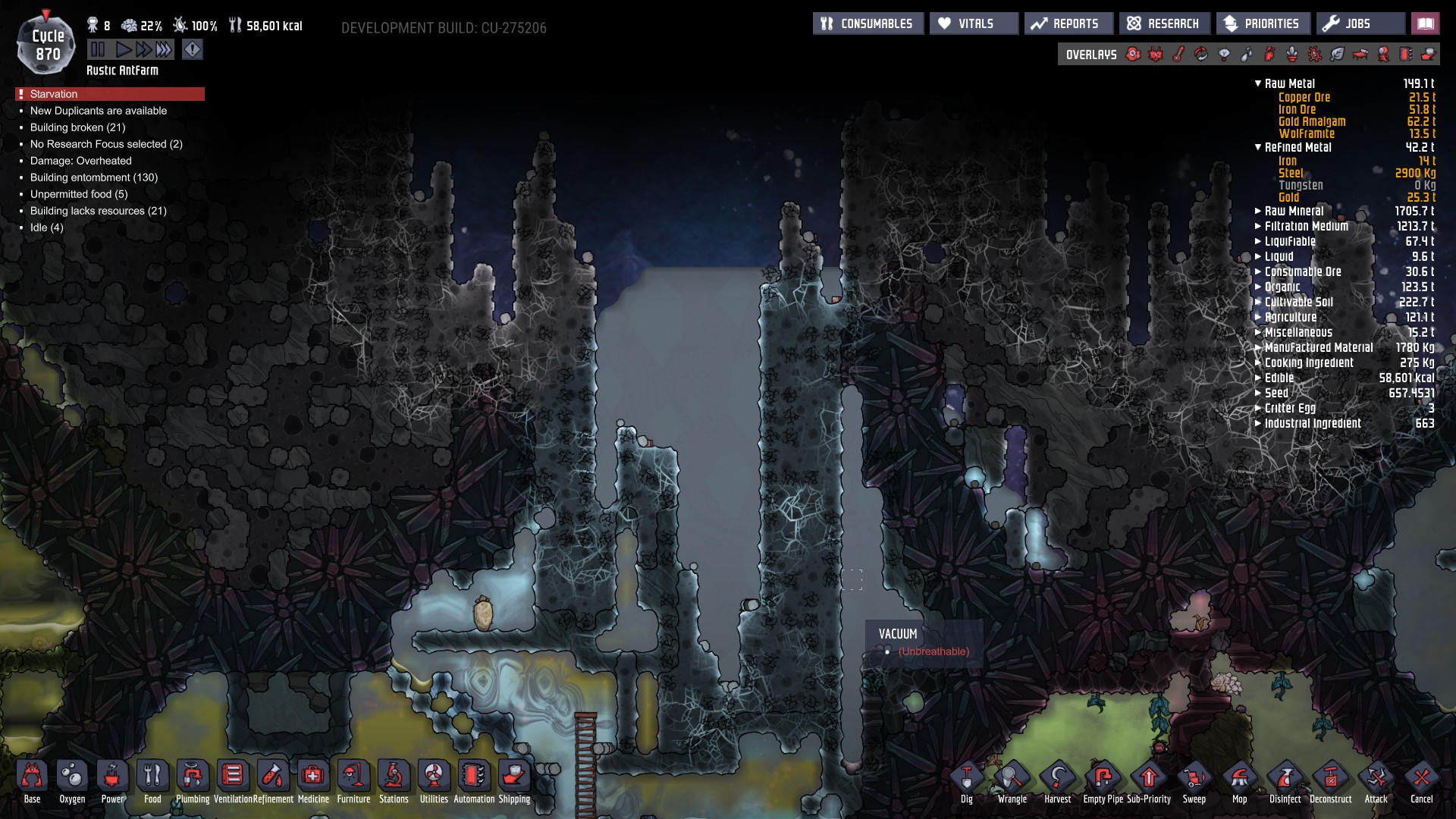The height and width of the screenshot is (819, 1456).
Task: Activate the Deconstruct tool
Action: point(1330,781)
